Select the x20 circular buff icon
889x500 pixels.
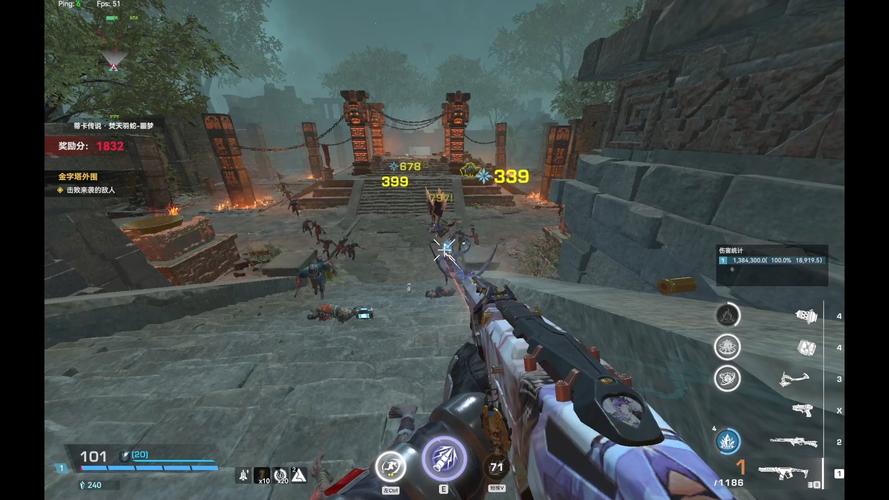point(280,475)
